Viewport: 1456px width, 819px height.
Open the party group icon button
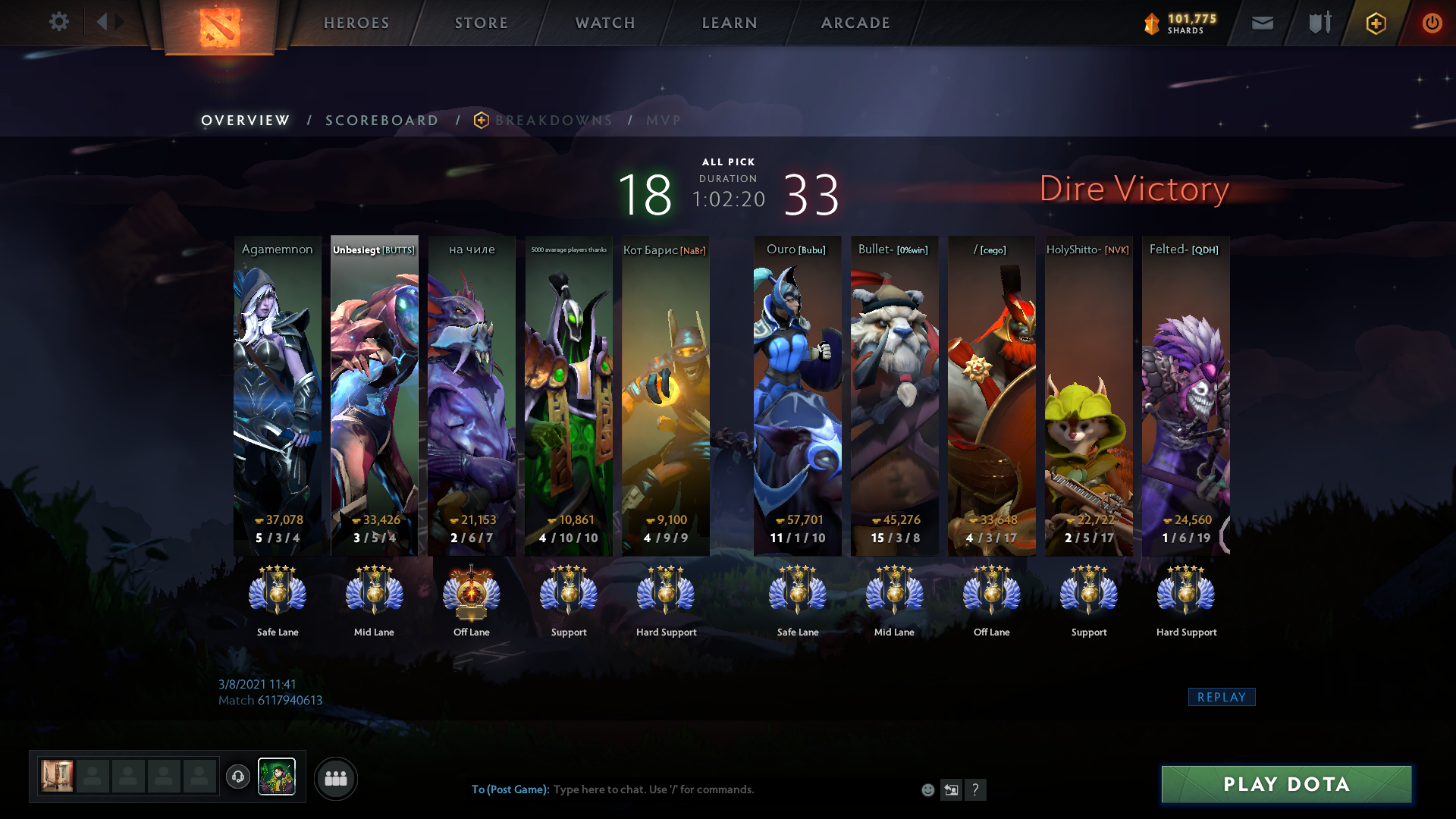tap(335, 778)
